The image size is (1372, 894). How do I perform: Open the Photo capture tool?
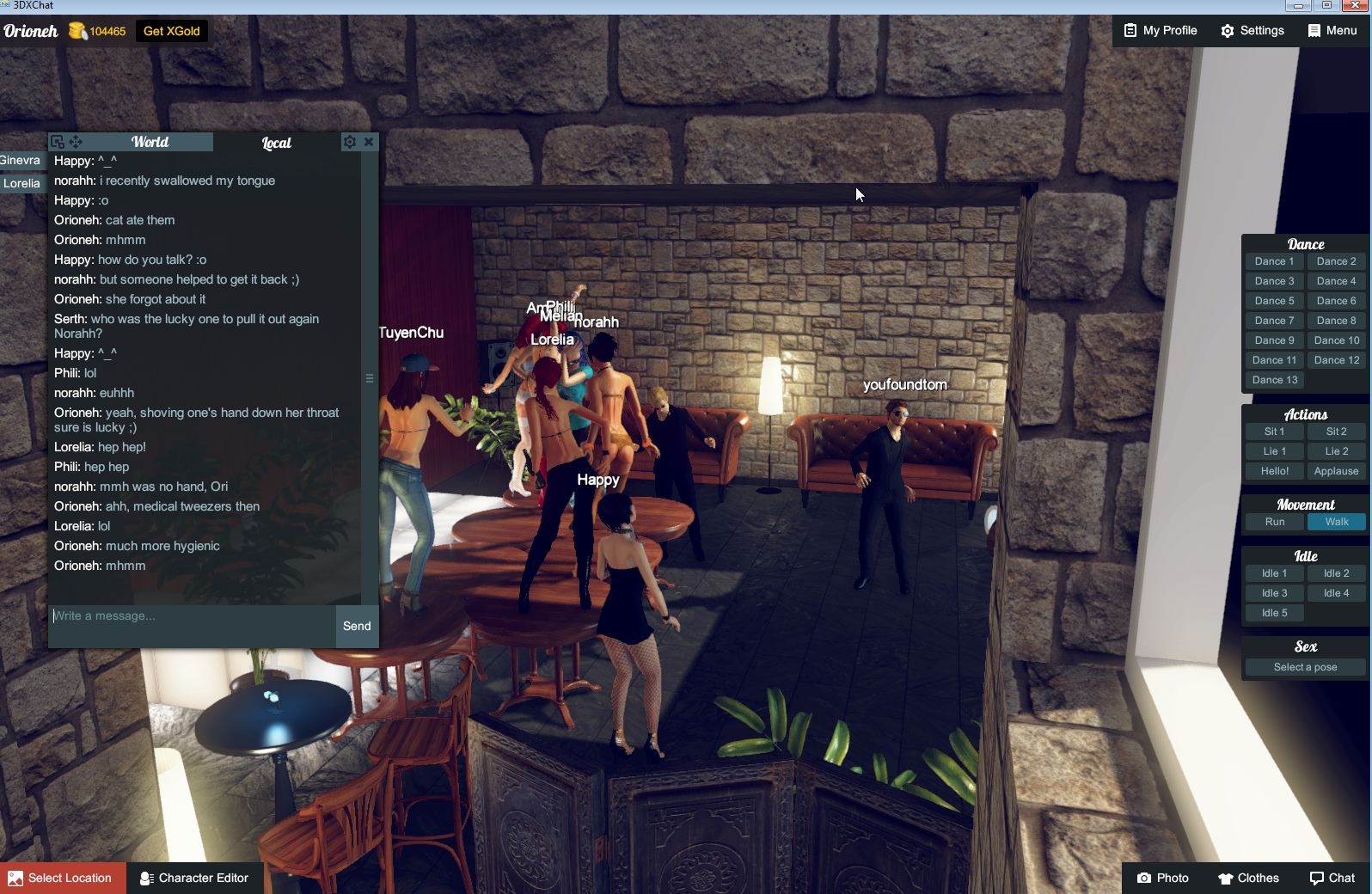(x=1163, y=878)
